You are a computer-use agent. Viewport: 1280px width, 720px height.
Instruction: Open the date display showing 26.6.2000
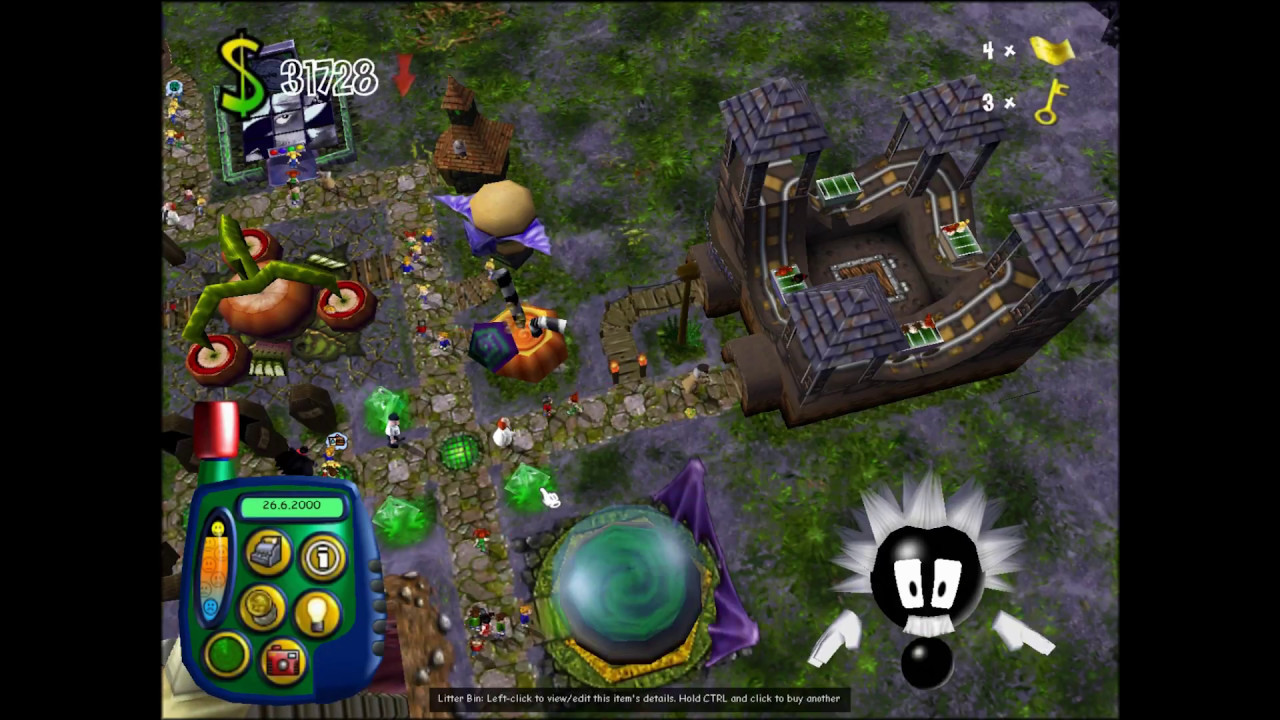pos(291,505)
